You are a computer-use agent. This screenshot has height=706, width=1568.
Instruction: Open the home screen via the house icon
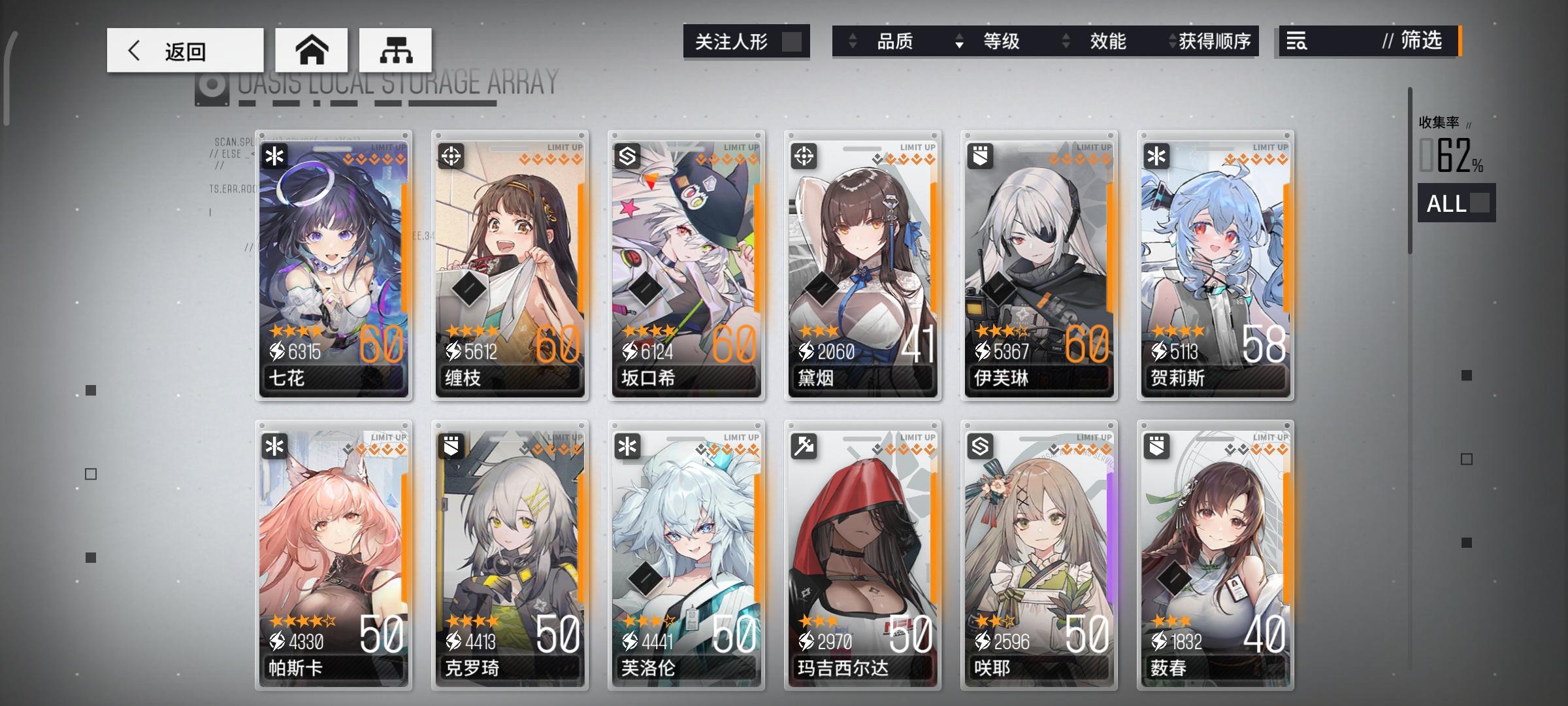coord(312,49)
